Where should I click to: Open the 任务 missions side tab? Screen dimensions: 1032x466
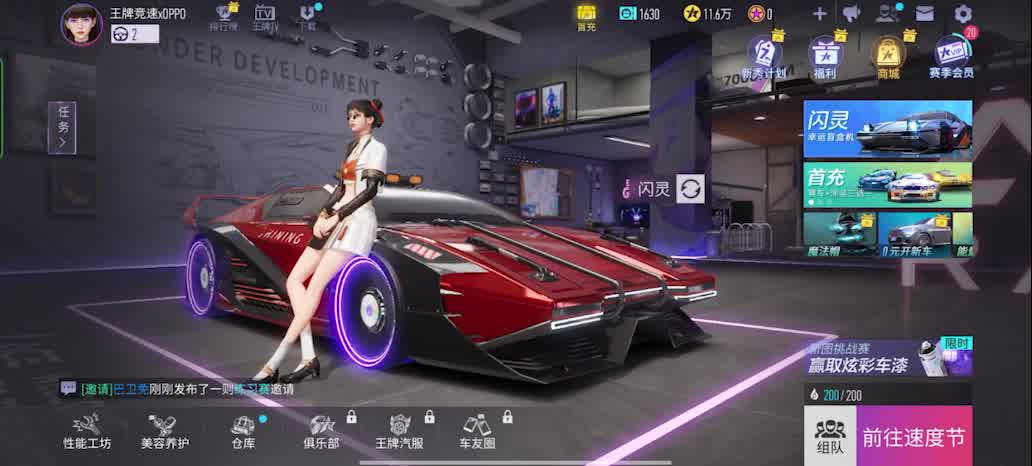[x=62, y=128]
